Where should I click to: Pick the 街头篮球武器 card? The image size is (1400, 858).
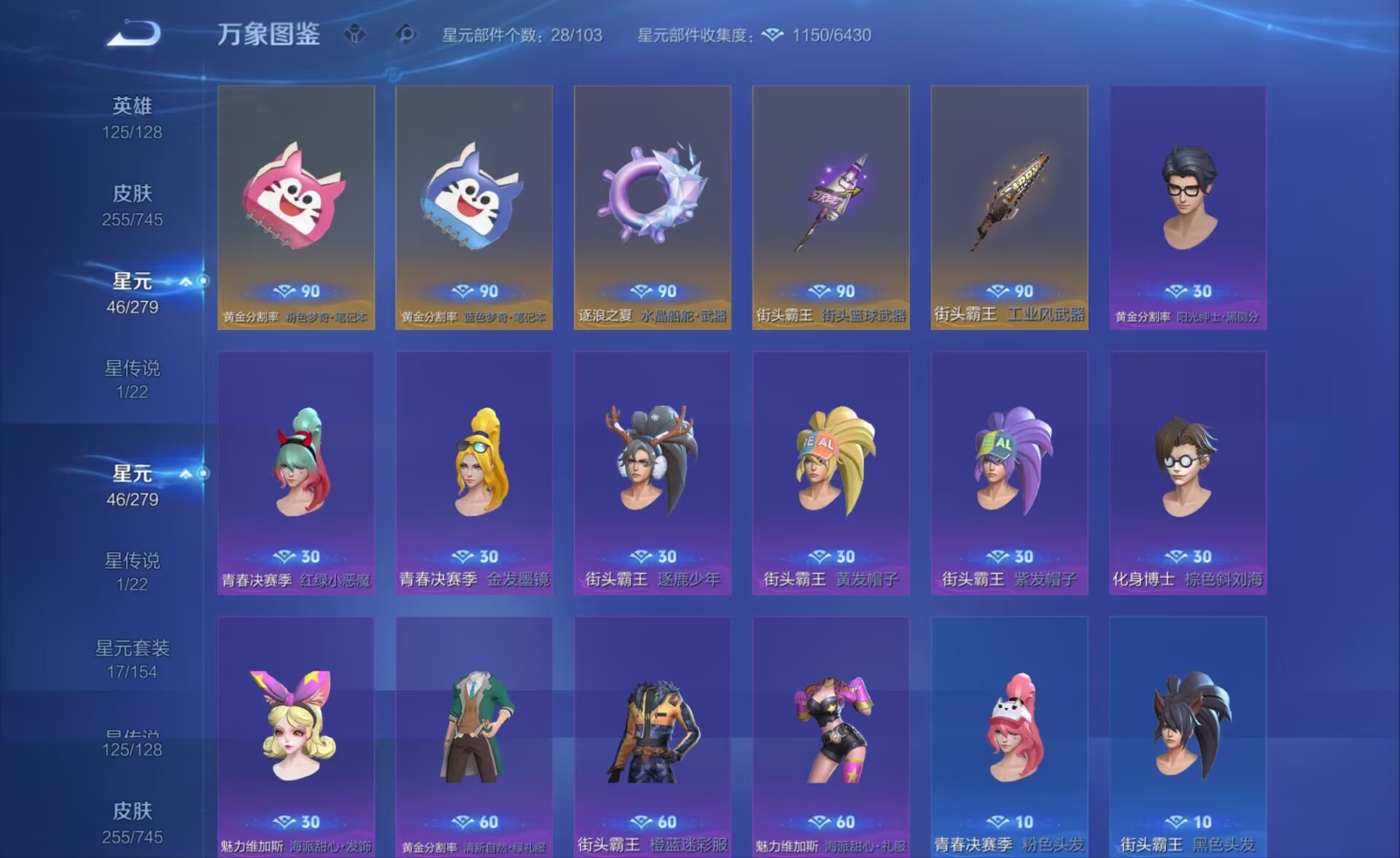(831, 207)
